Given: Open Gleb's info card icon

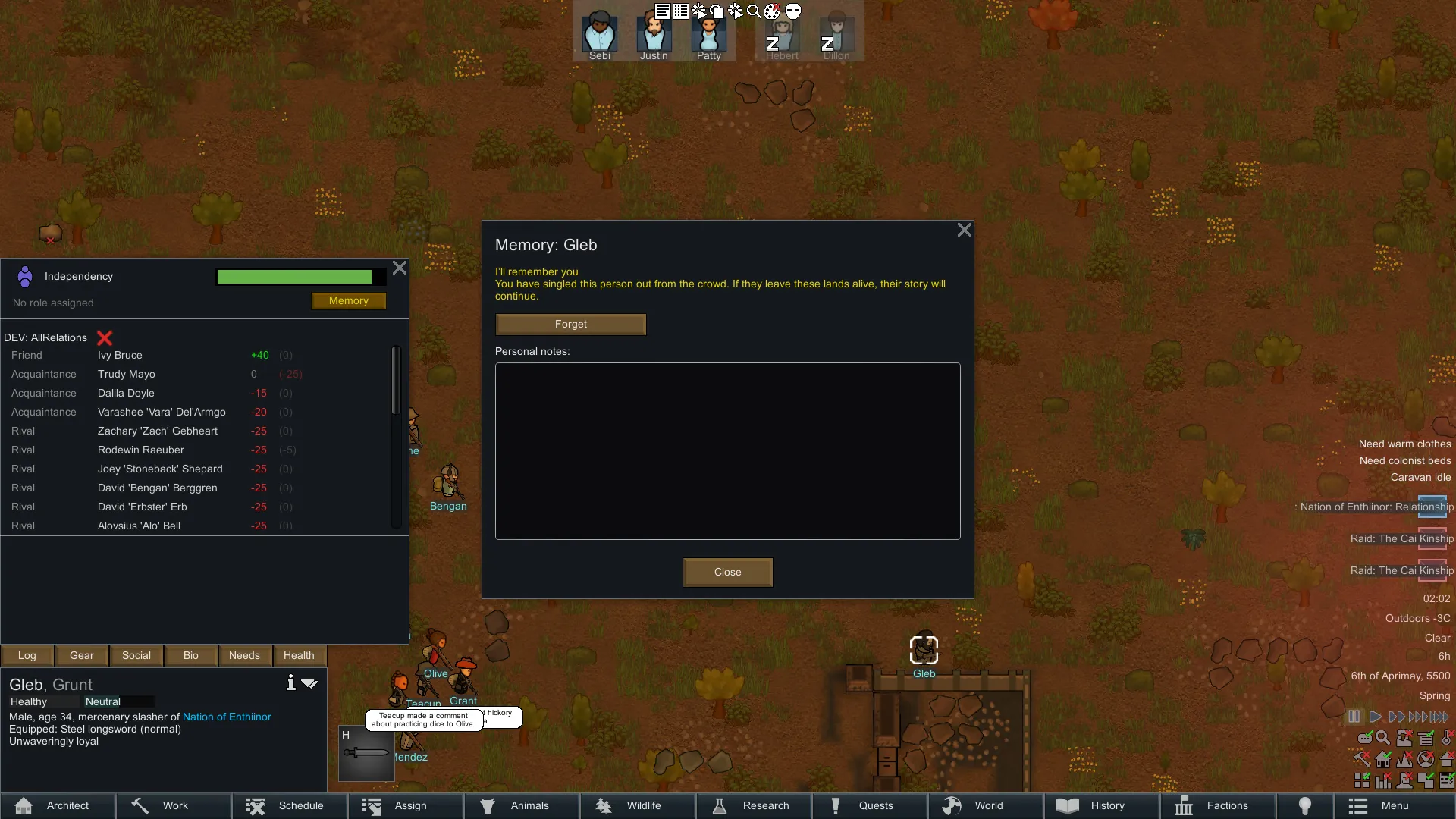Looking at the screenshot, I should point(290,683).
